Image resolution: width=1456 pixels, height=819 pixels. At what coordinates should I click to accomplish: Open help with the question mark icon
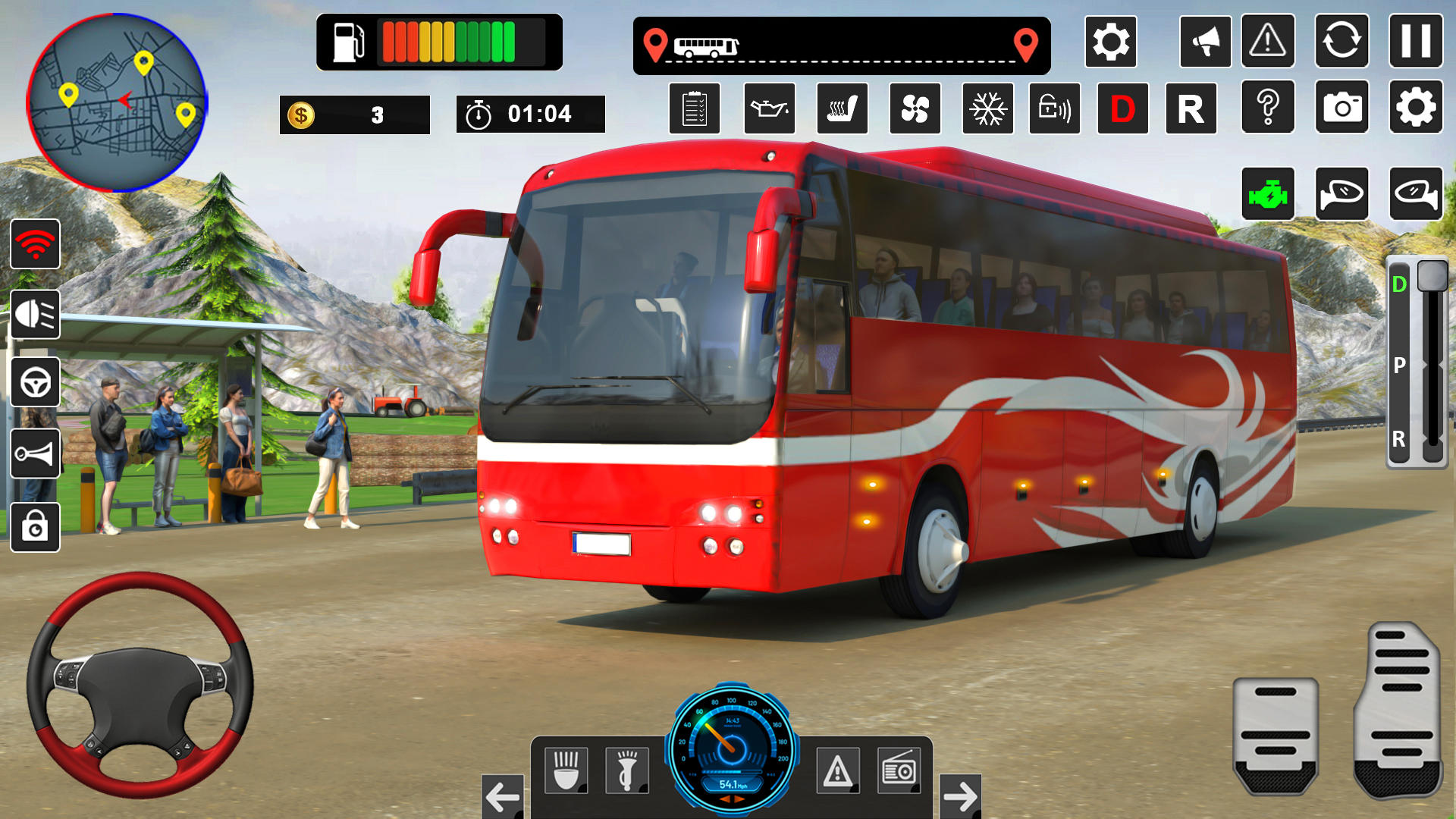[x=1267, y=108]
